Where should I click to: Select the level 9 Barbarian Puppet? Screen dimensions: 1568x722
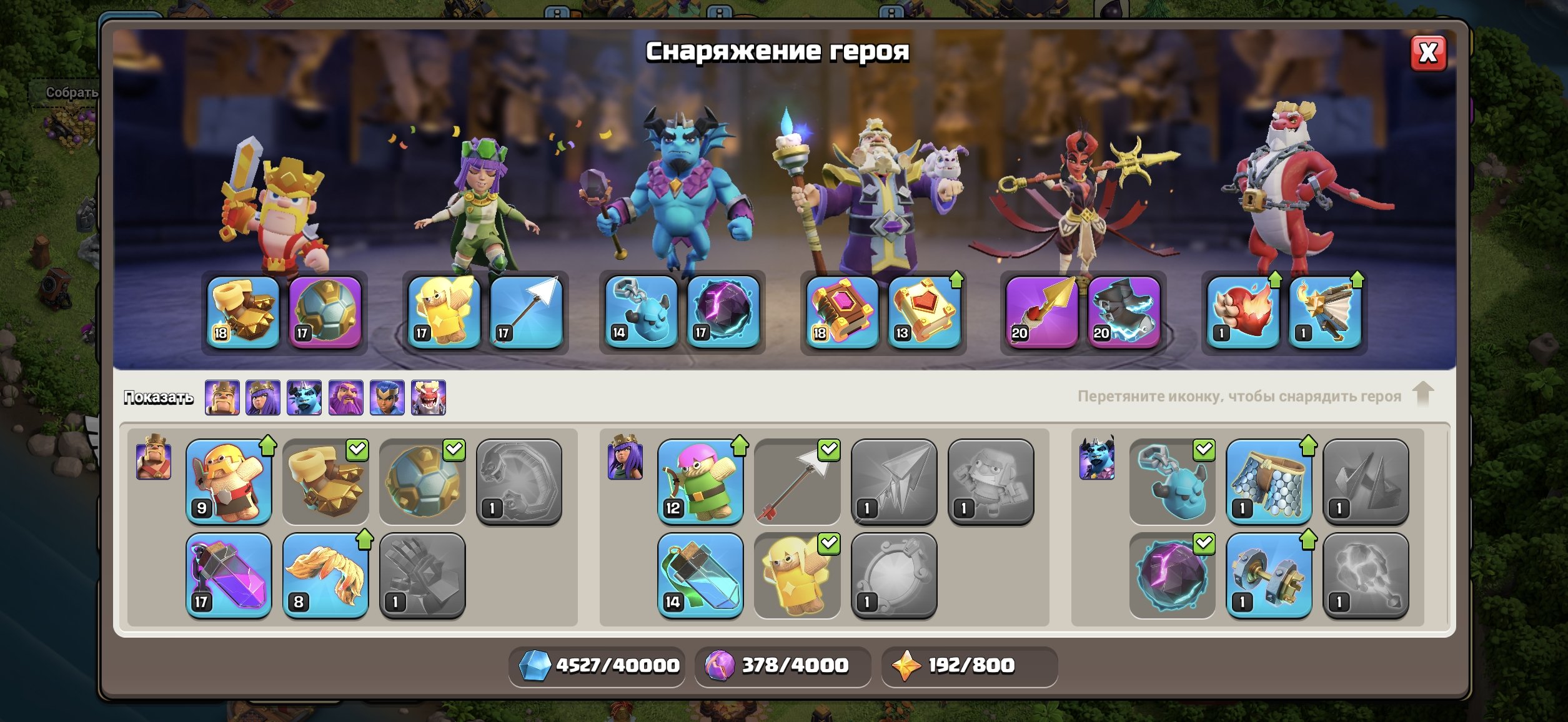[229, 482]
